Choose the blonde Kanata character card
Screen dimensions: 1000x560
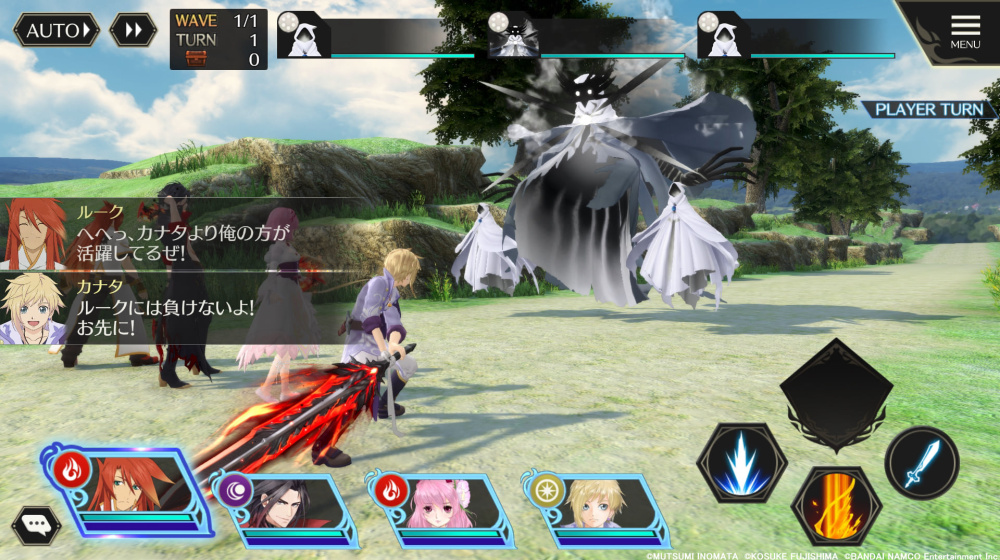point(596,505)
